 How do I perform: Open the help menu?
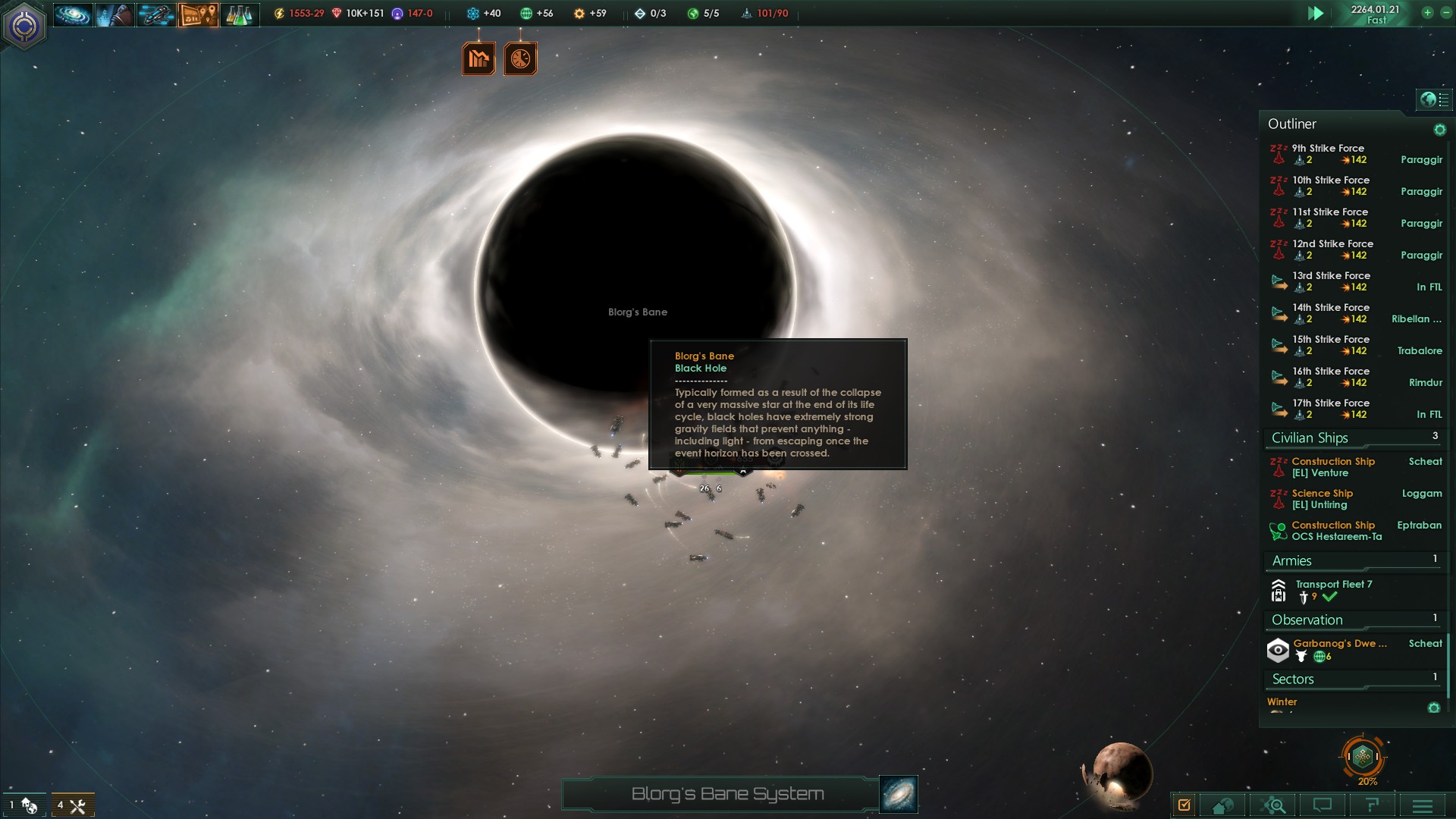click(1374, 805)
